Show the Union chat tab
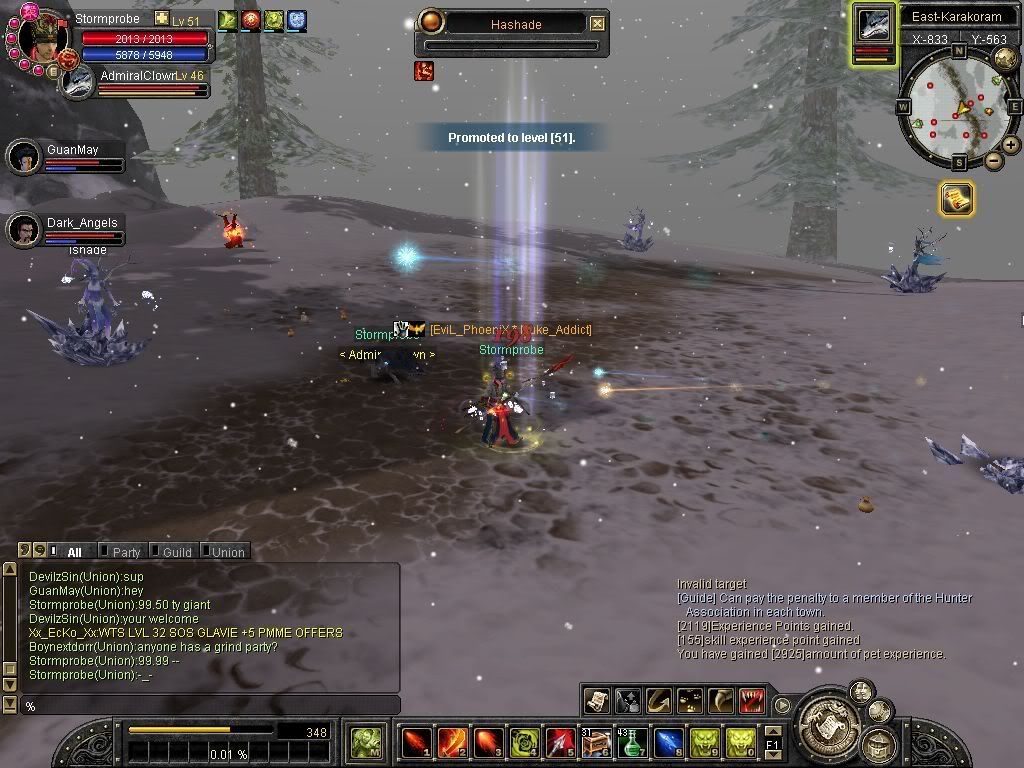Viewport: 1024px width, 768px height. pyautogui.click(x=227, y=551)
